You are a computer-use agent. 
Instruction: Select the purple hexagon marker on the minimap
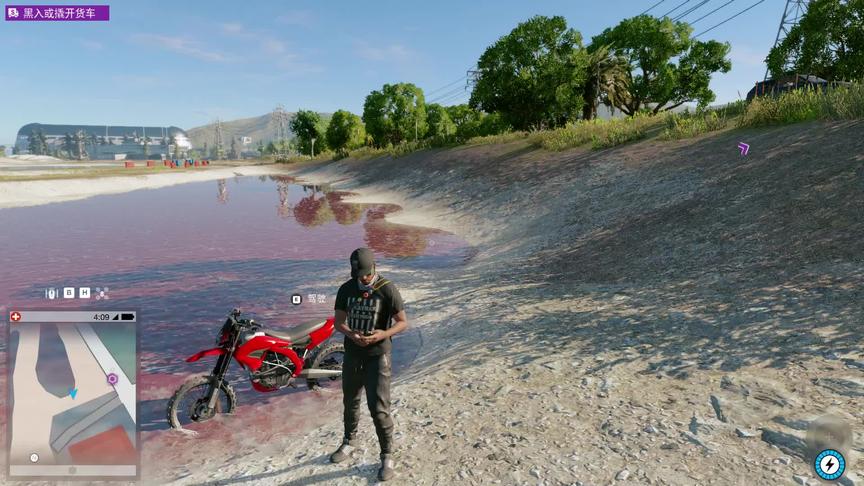pyautogui.click(x=112, y=379)
